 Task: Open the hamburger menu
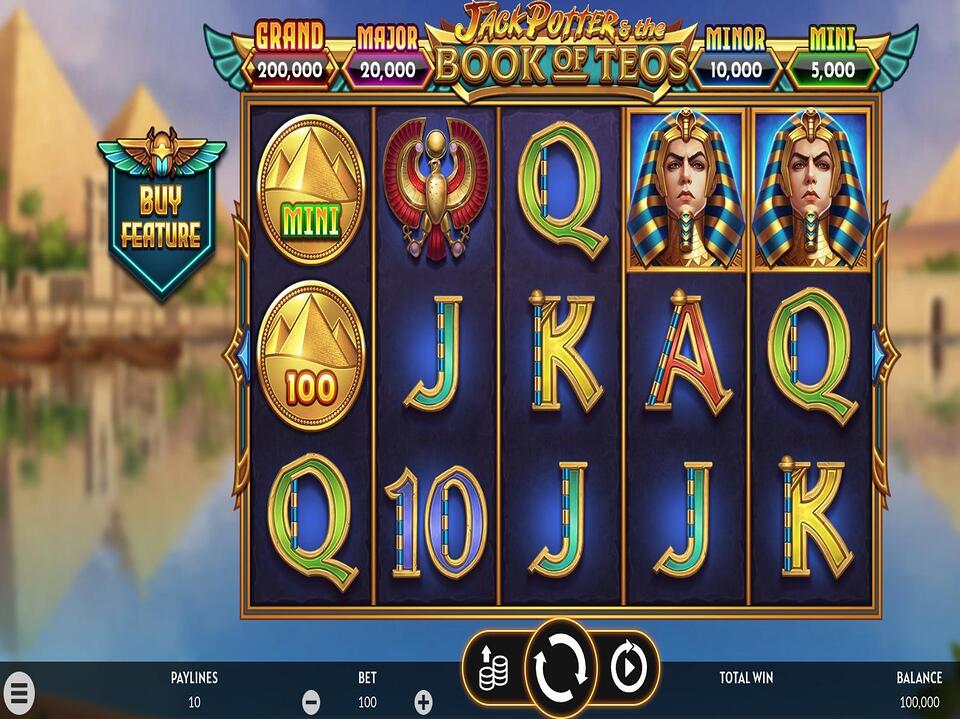pos(19,692)
